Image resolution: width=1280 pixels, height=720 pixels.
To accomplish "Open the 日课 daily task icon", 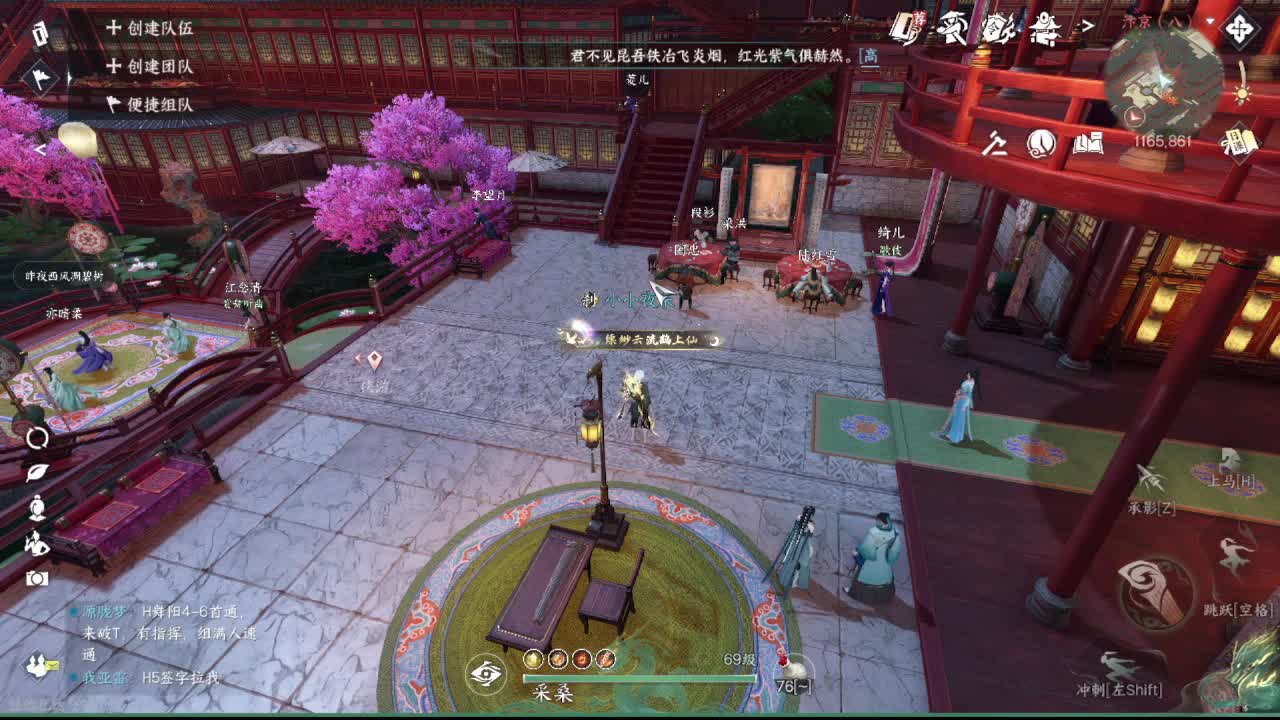I will pyautogui.click(x=1240, y=145).
